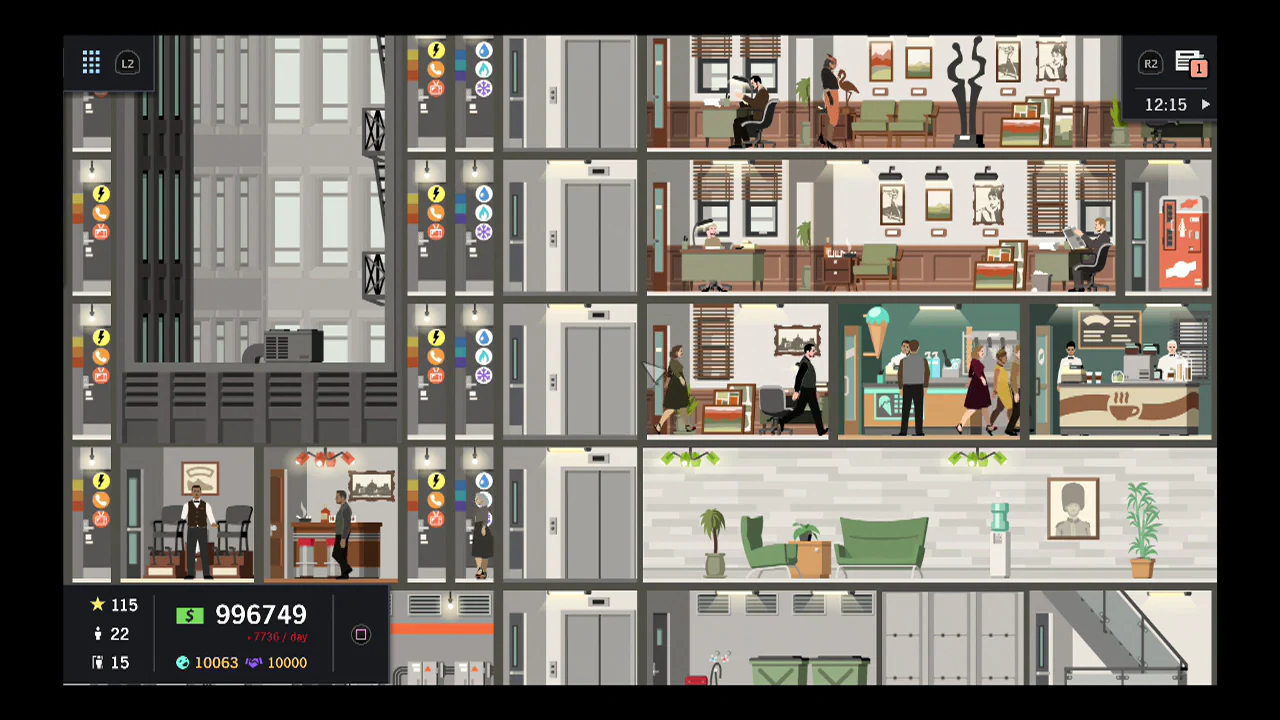This screenshot has height=720, width=1280.
Task: Click the green dollar bill icon next to 996749
Action: 190,615
